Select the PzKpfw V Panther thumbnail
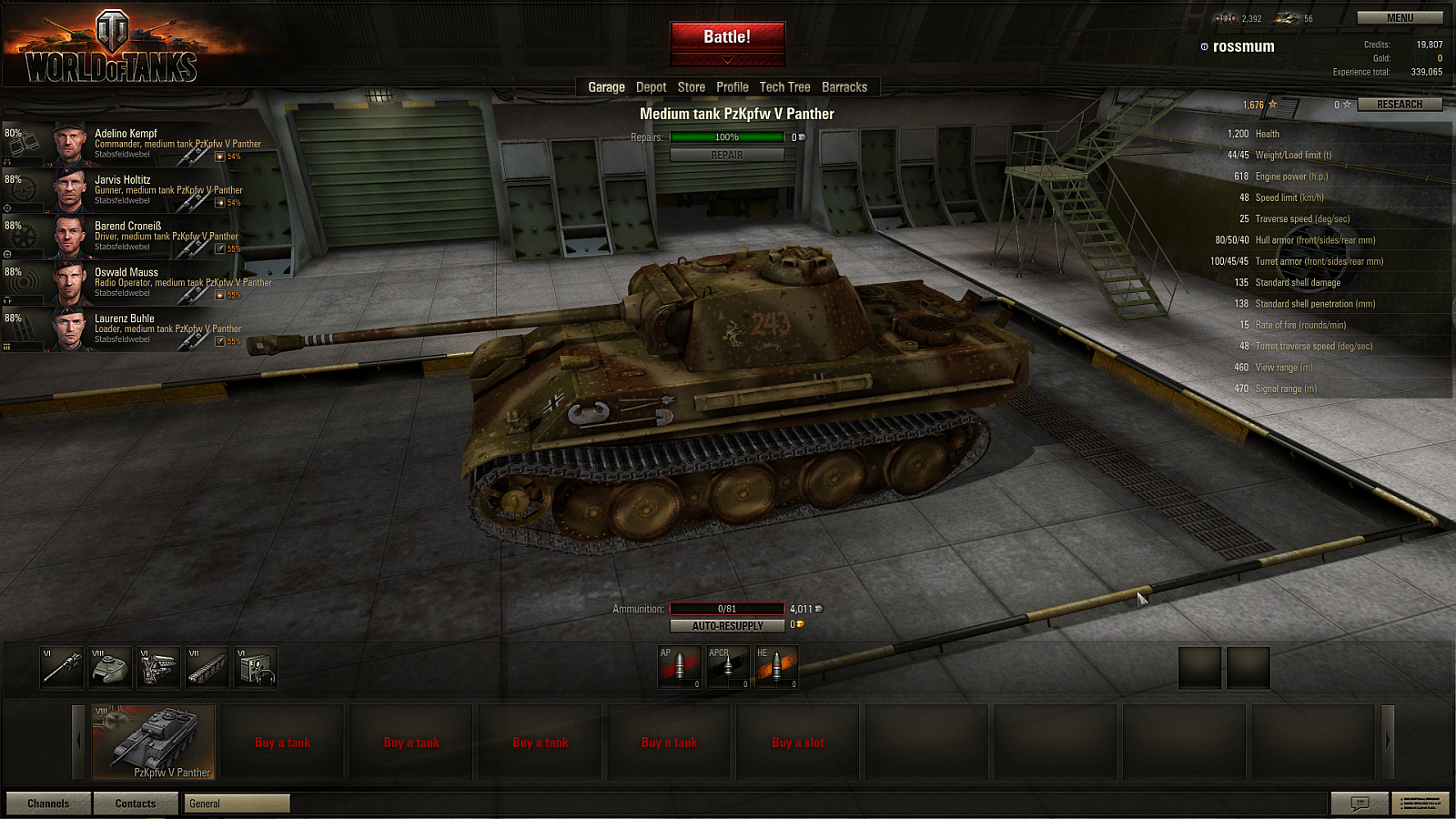The width and height of the screenshot is (1456, 819). 154,743
